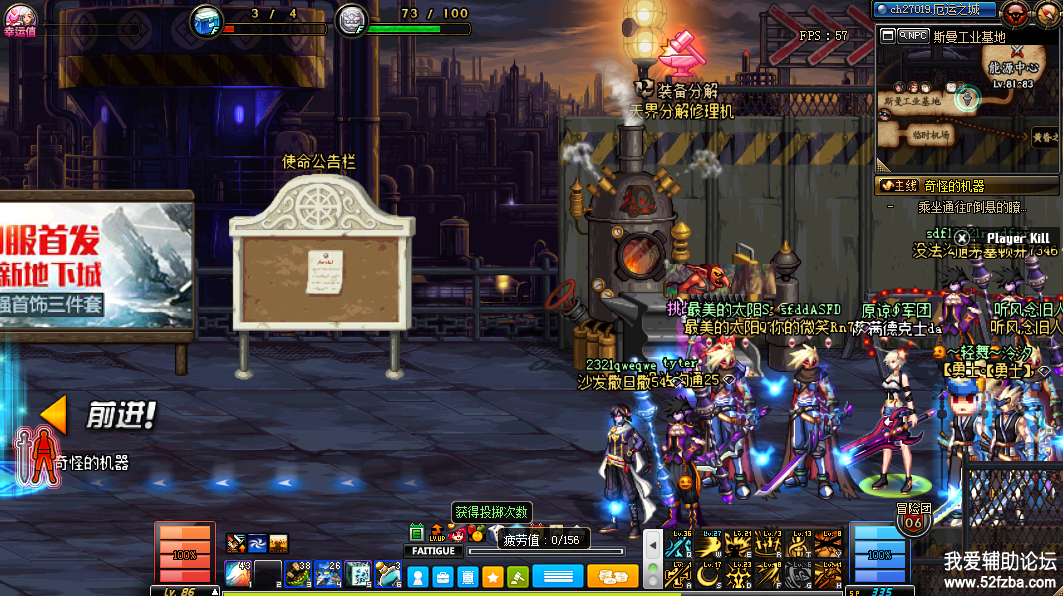Select the 能源中心 dungeon on the minimap
1063x596 pixels.
pyautogui.click(x=1013, y=69)
